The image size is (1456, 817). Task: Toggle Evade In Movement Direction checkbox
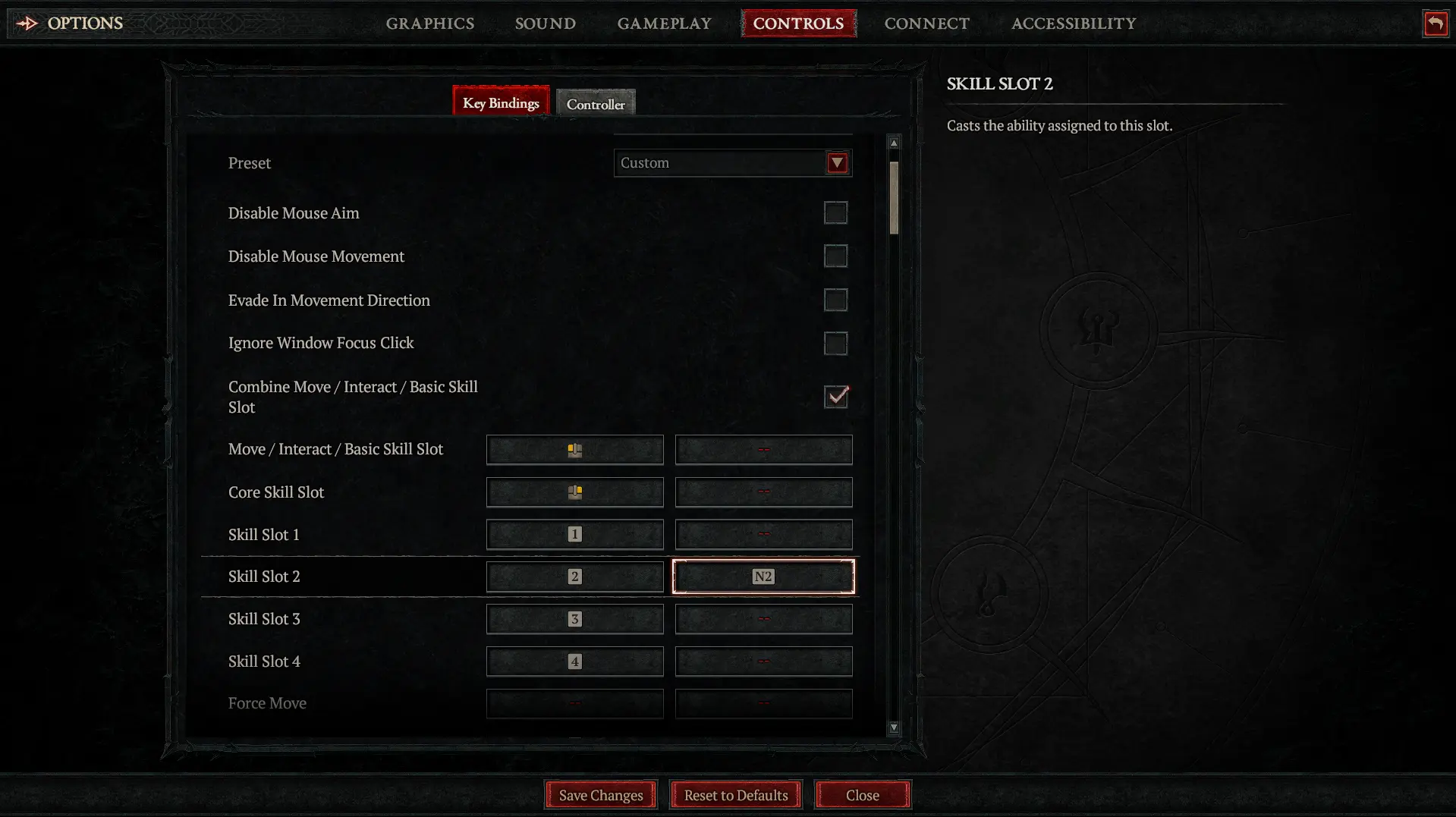tap(835, 300)
